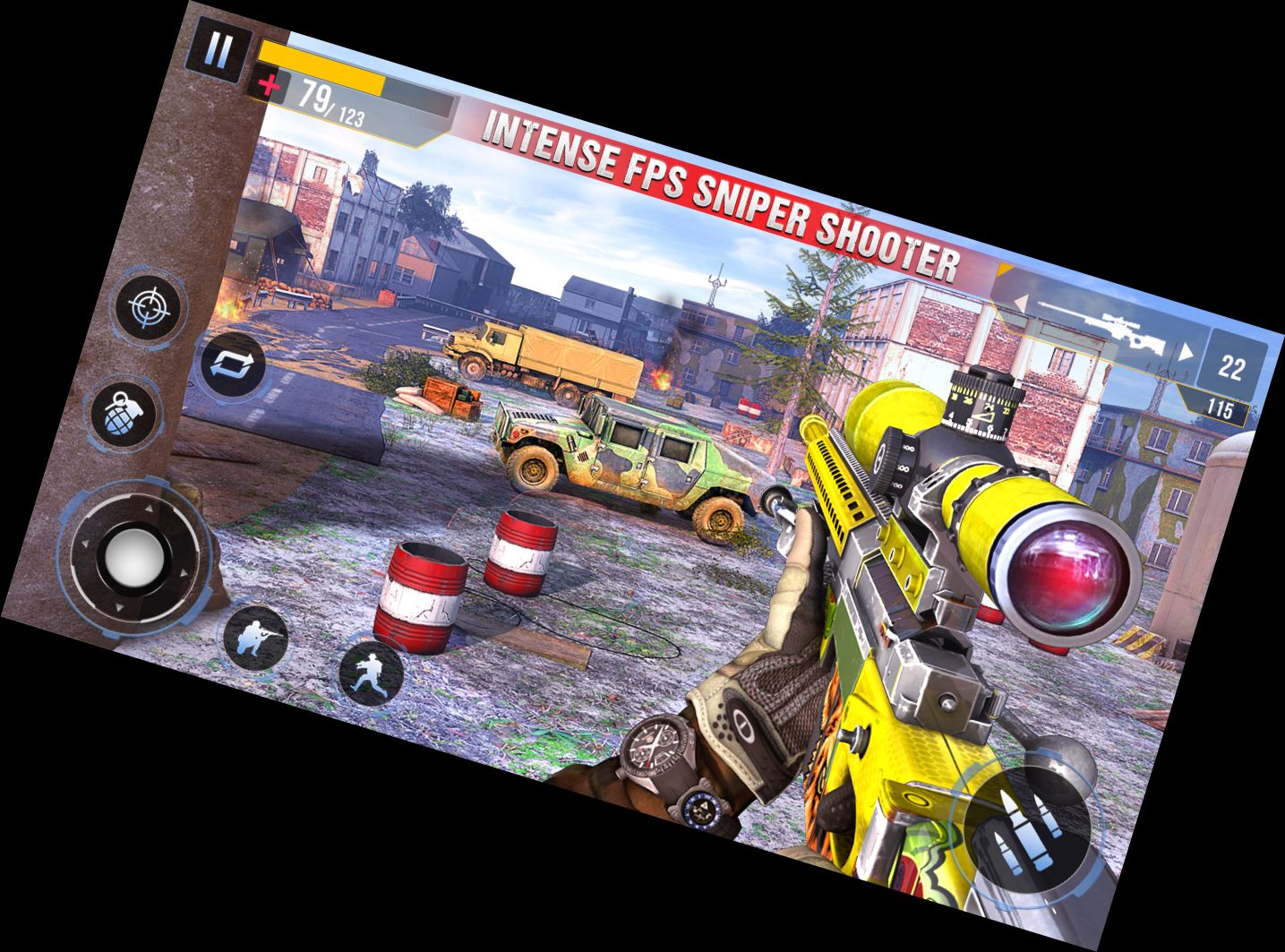
Task: Tap the weapon swap icon
Action: (x=236, y=363)
